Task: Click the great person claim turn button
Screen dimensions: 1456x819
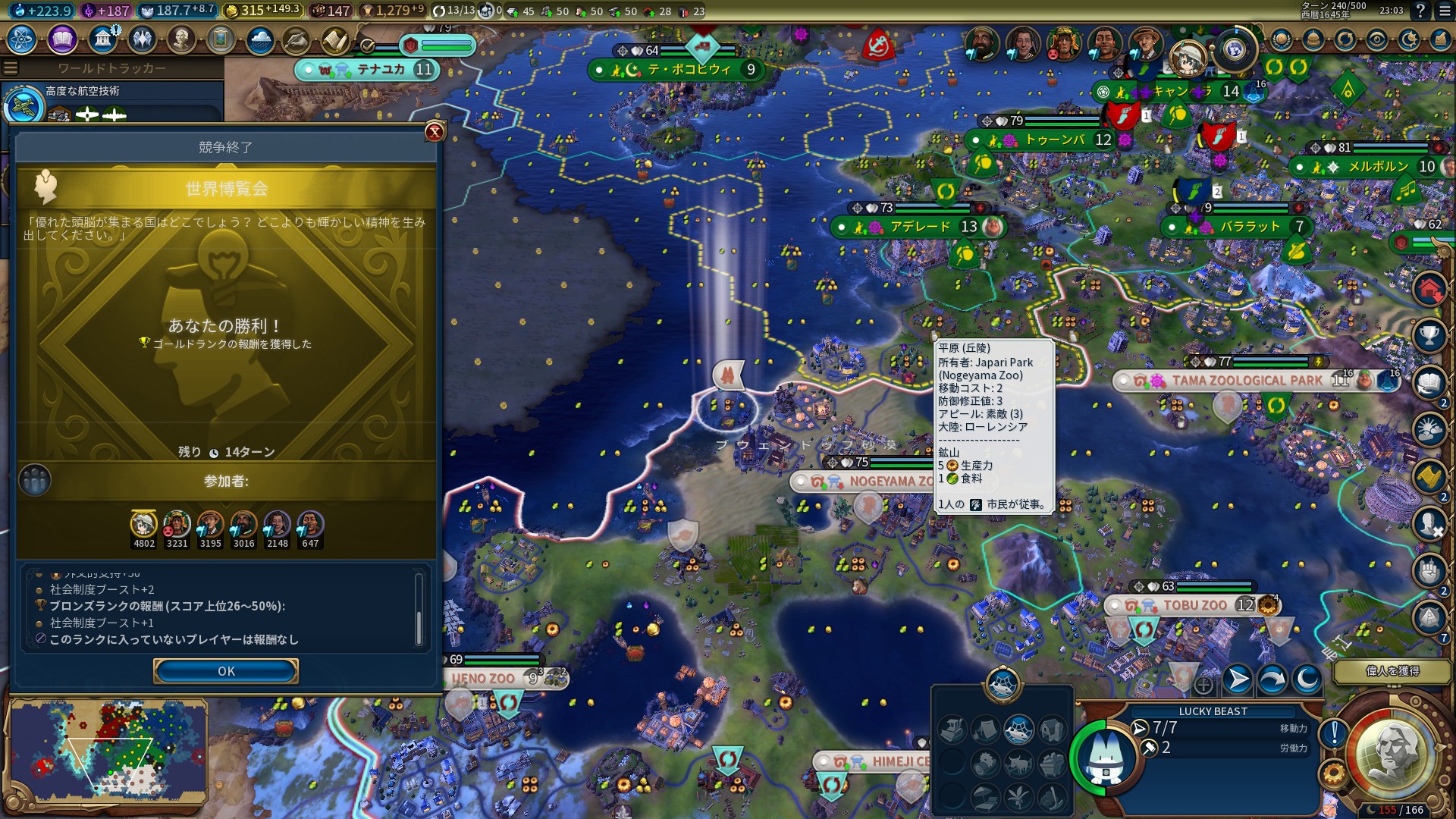Action: (1392, 671)
